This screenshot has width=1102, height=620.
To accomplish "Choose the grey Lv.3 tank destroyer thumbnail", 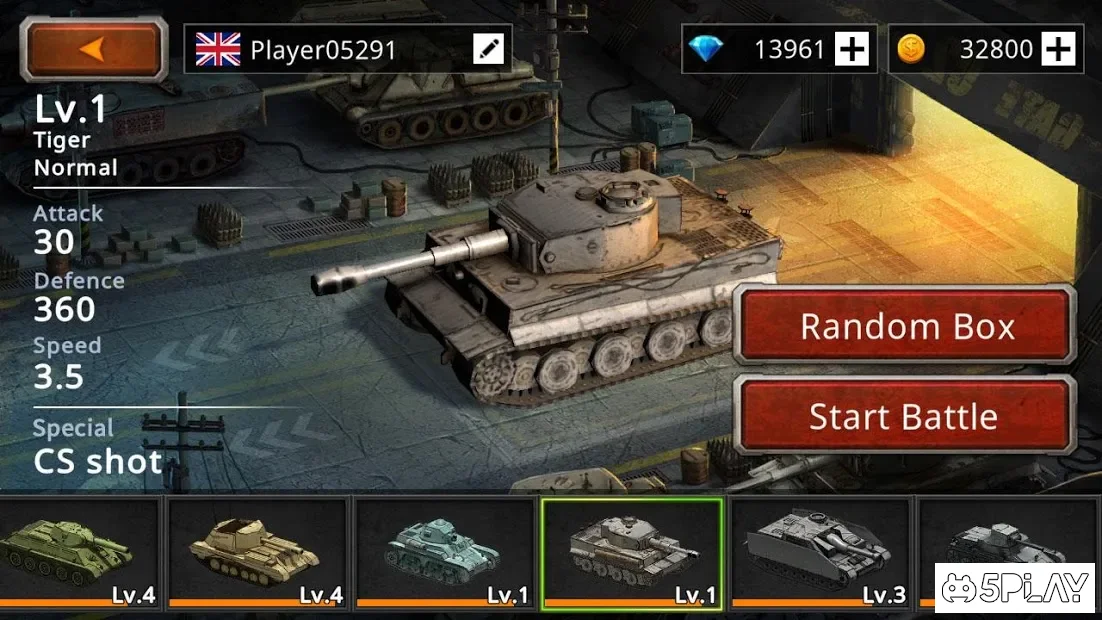I will (820, 553).
